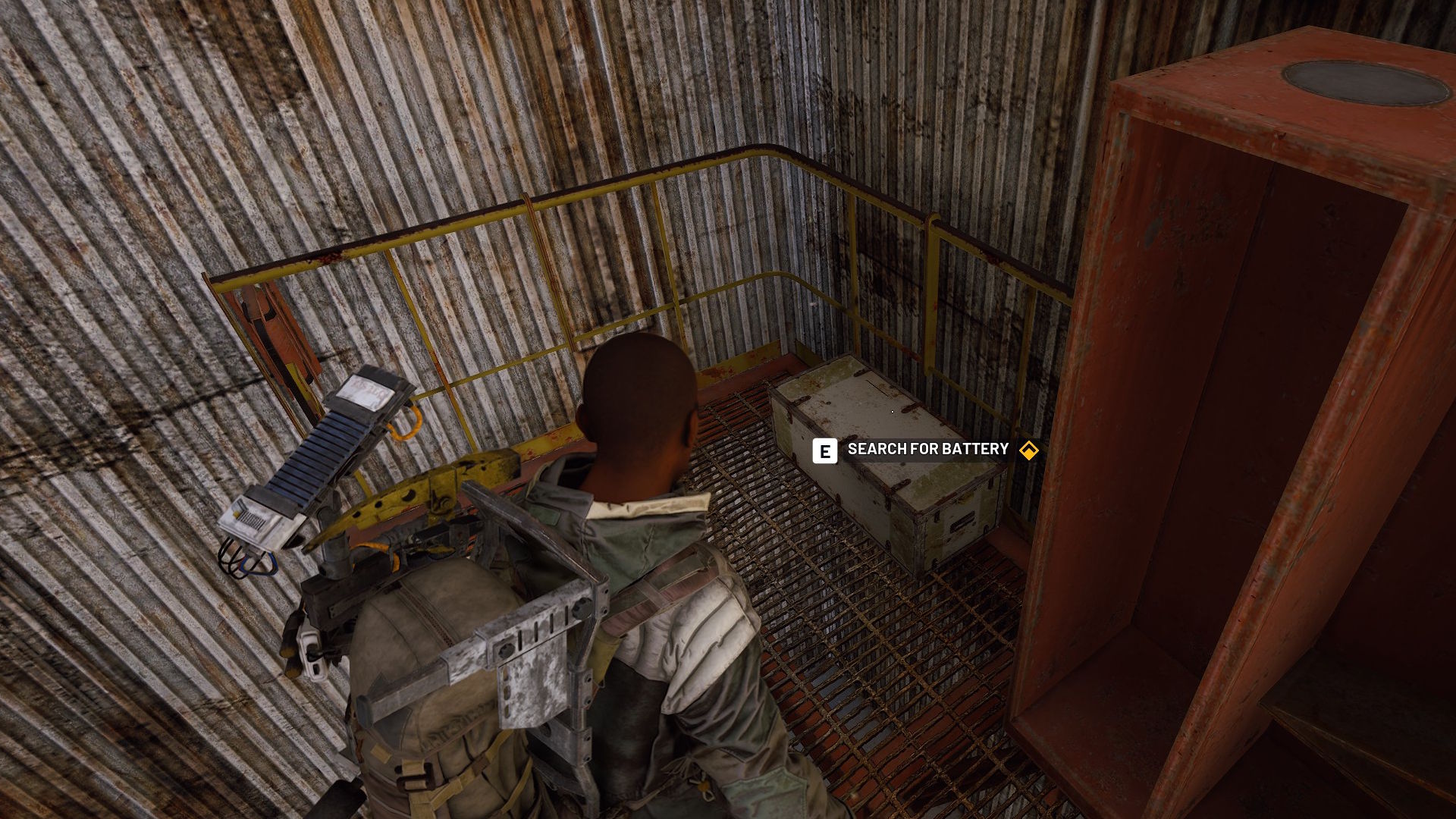
Task: Click the yellow diamond objective marker
Action: click(x=1028, y=450)
